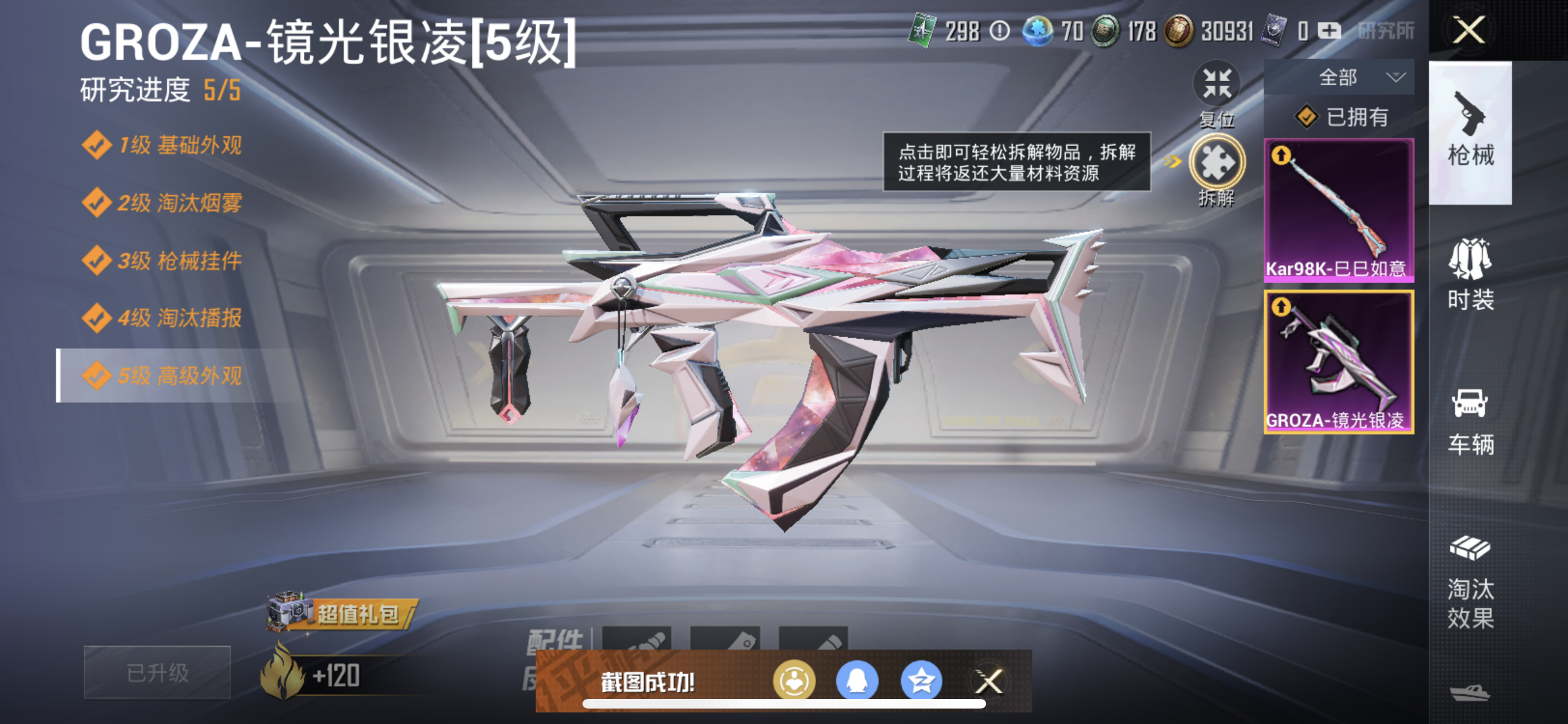Select the GROZA-镜光银凌 skin thumbnail
Viewport: 1568px width, 724px height.
pos(1339,362)
